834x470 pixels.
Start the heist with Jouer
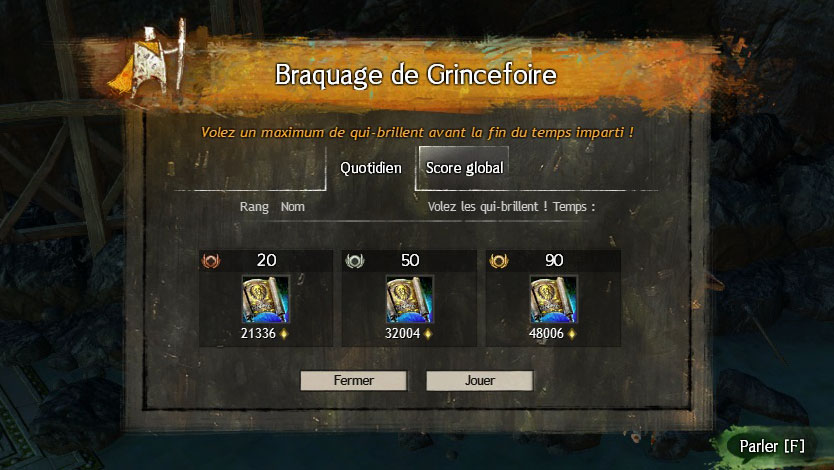(479, 381)
